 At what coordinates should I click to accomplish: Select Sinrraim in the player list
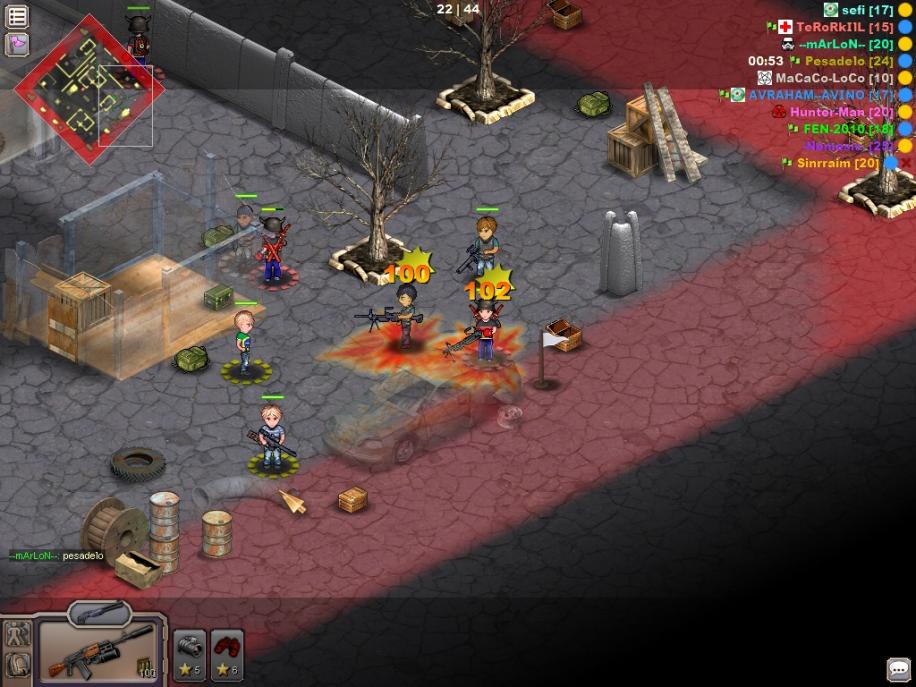838,163
